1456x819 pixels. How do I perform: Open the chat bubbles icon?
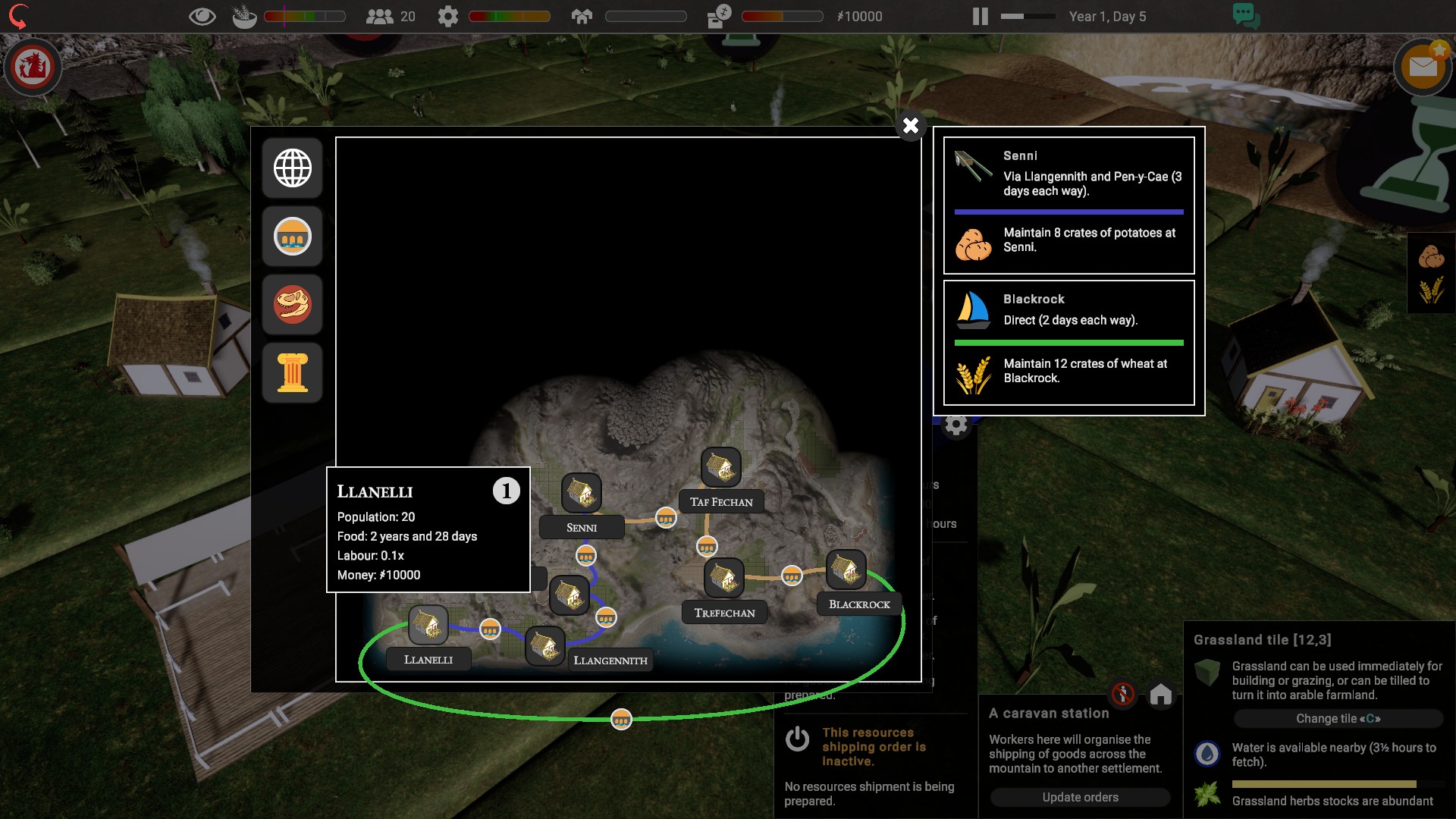point(1245,15)
